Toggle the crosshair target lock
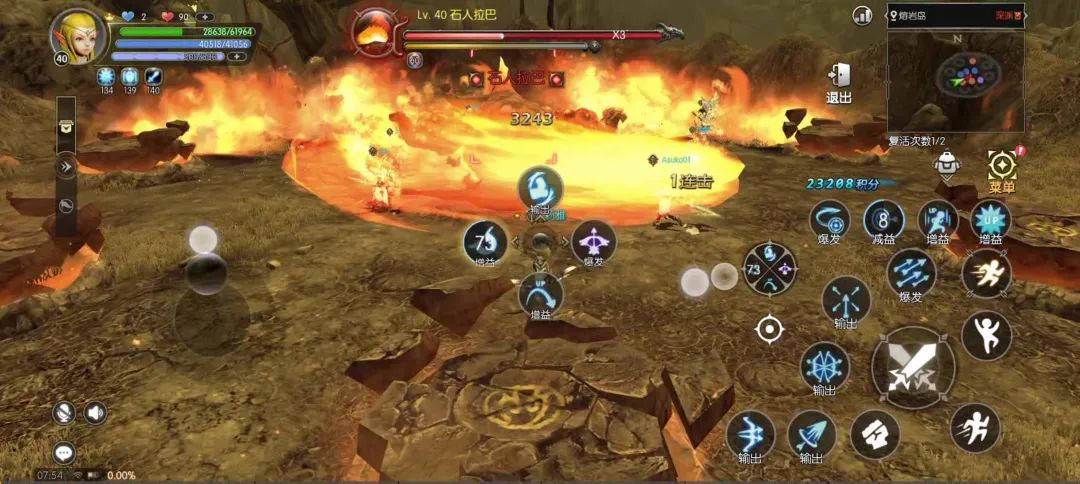Screen dimensions: 1080x484 pyautogui.click(x=769, y=328)
